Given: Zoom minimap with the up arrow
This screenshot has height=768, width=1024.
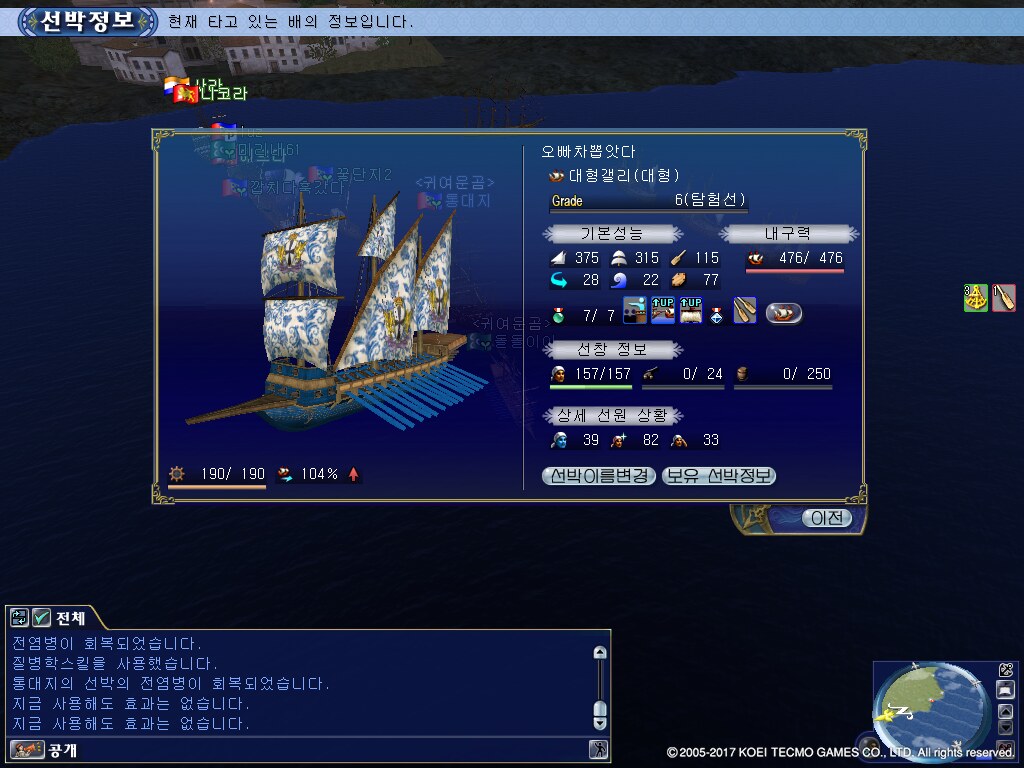Looking at the screenshot, I should pos(1005,712).
